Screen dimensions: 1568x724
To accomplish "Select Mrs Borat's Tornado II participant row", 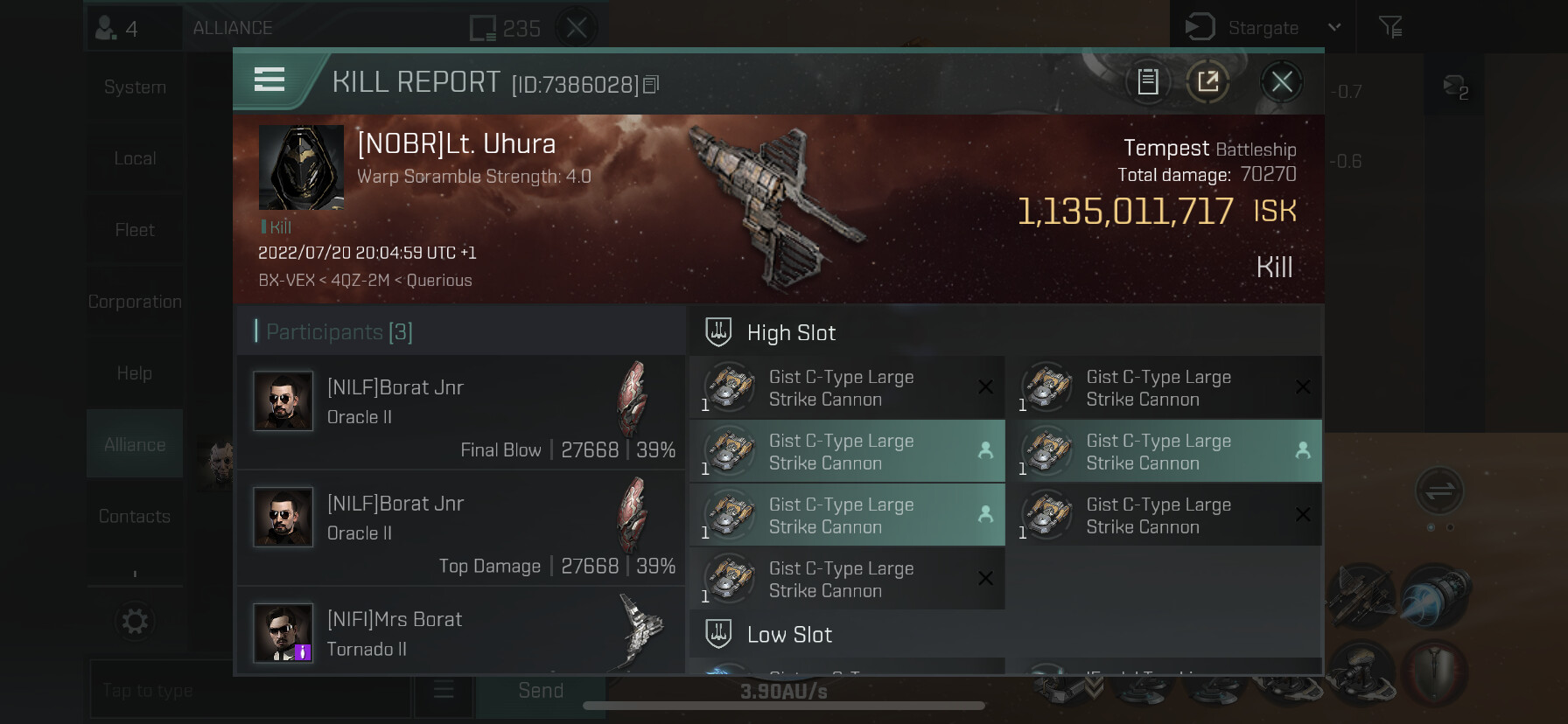I will (461, 633).
